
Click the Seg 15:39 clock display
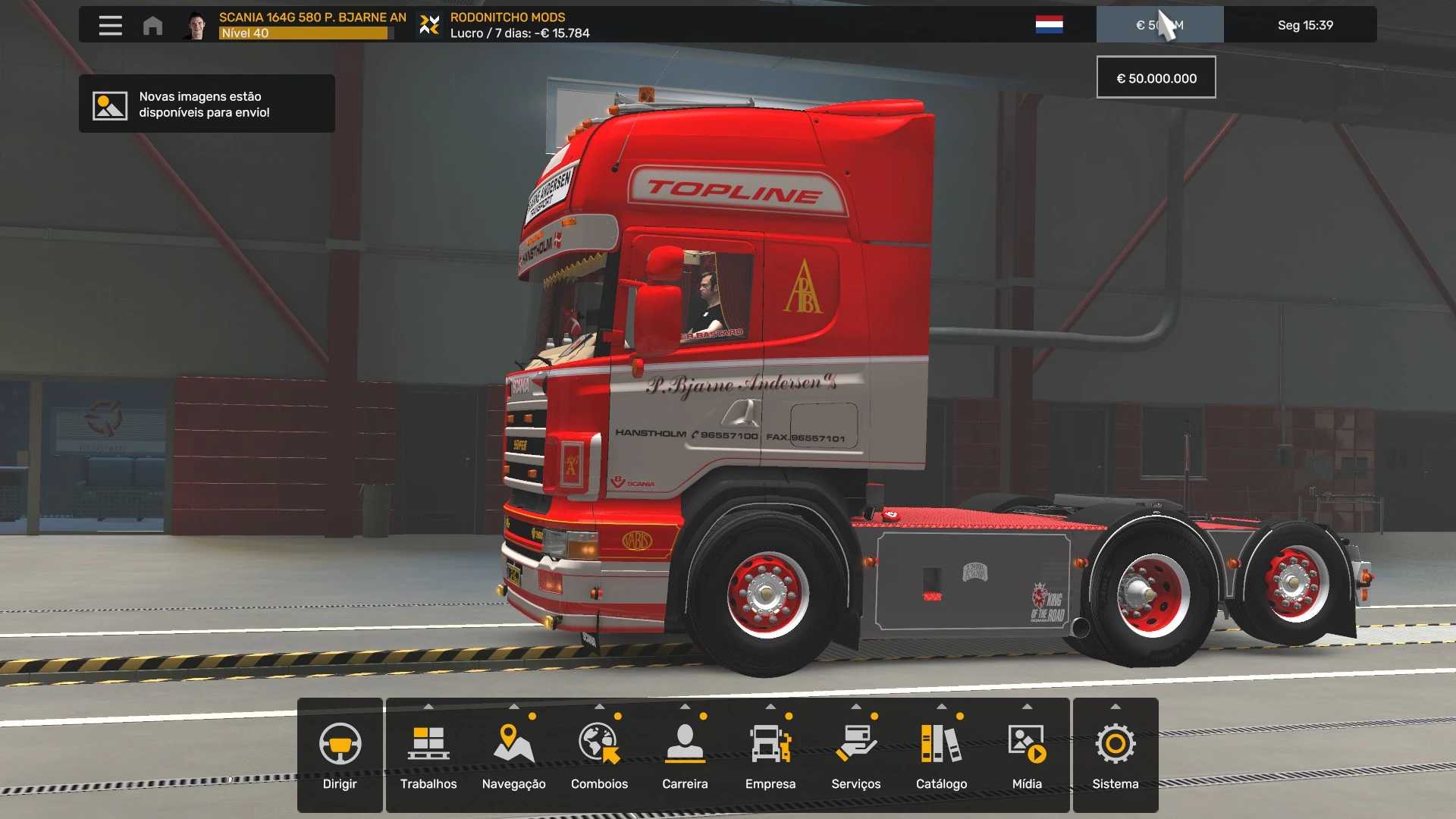(x=1304, y=25)
